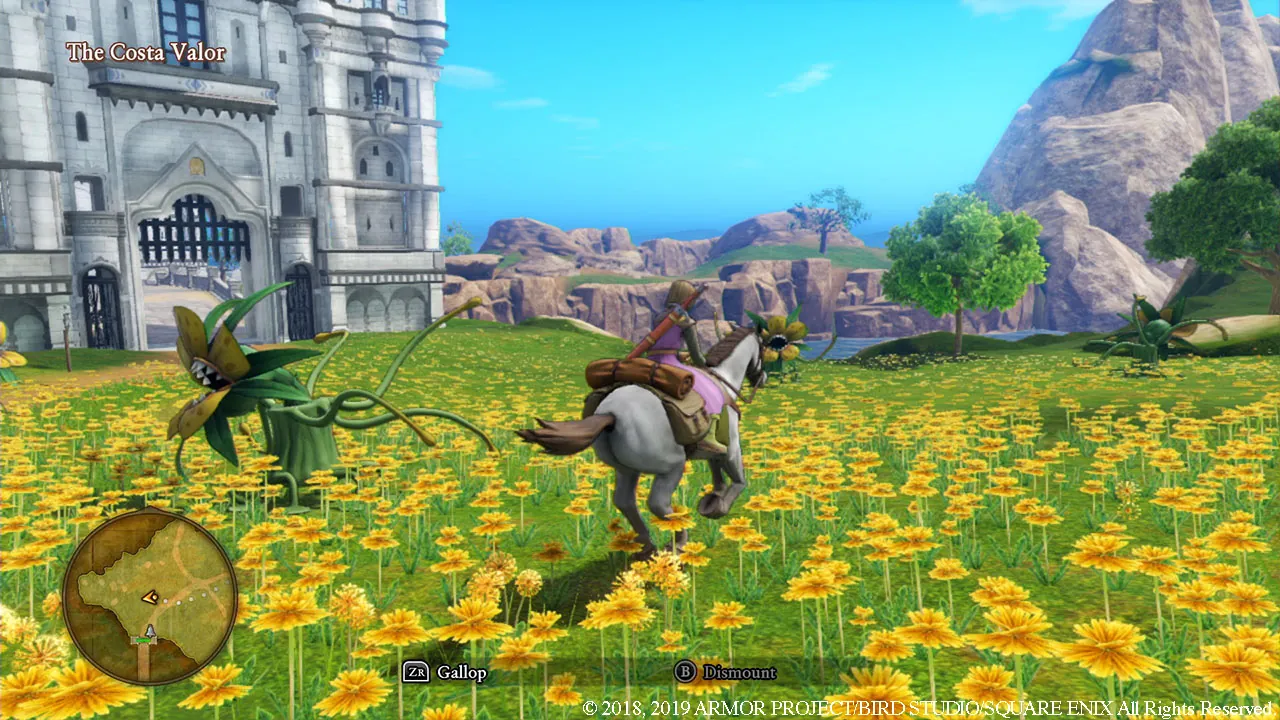Click the B button icon next to Dismount
Image resolution: width=1280 pixels, height=720 pixels.
point(685,673)
